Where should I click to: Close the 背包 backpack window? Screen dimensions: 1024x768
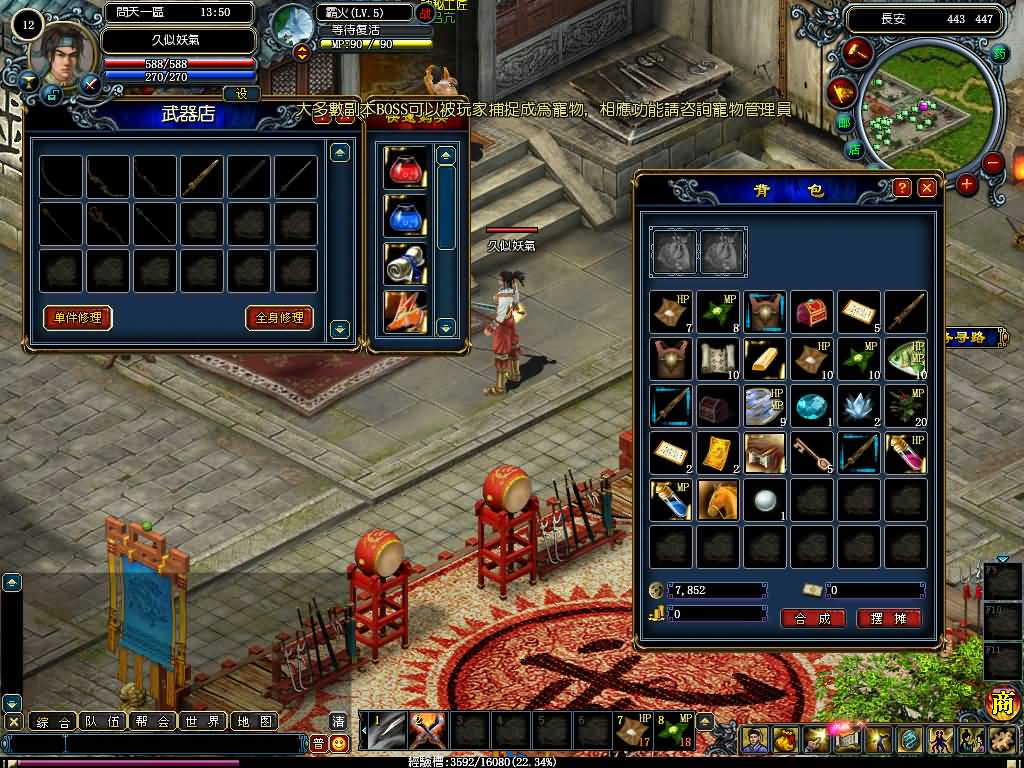pos(927,188)
